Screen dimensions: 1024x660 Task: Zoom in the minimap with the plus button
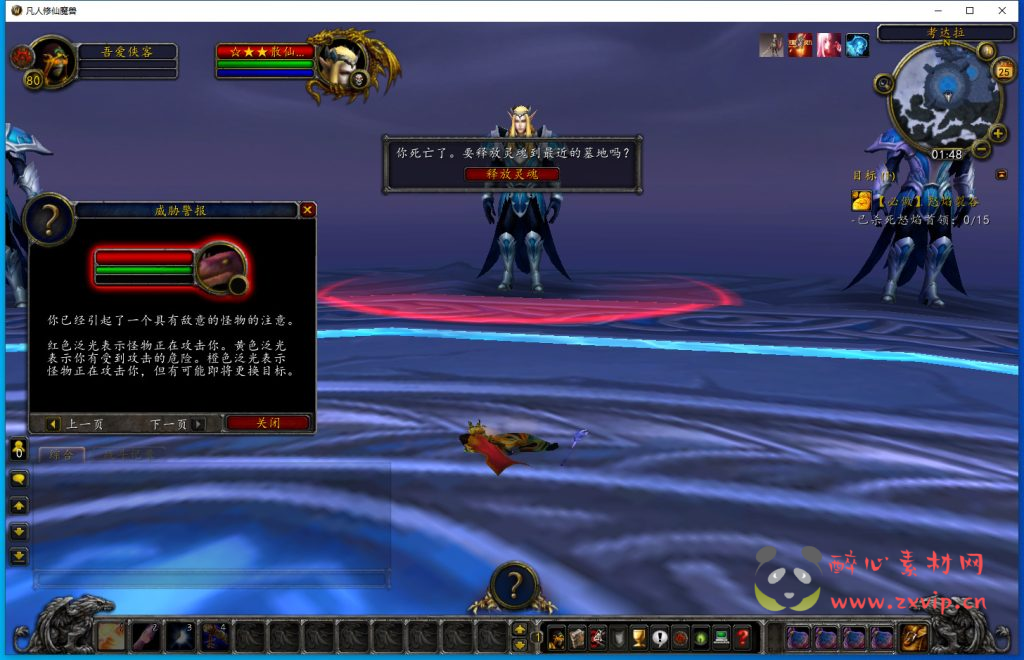[x=996, y=132]
